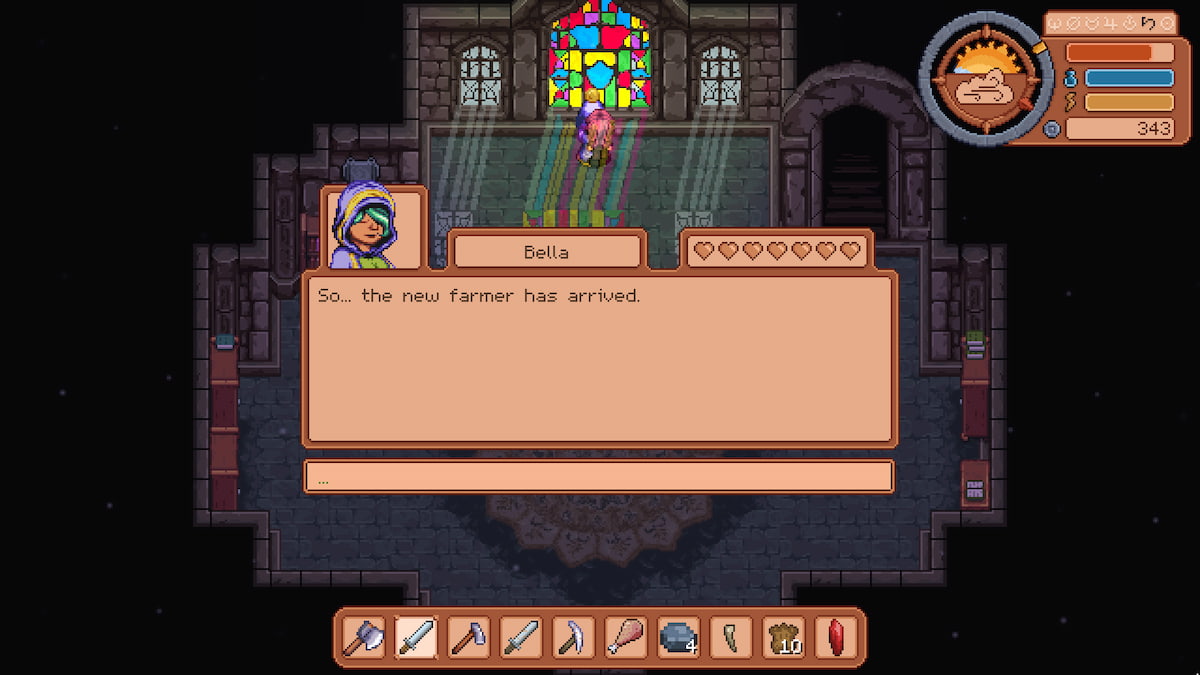
Task: Choose the "..." dialogue reply option
Action: coord(598,477)
